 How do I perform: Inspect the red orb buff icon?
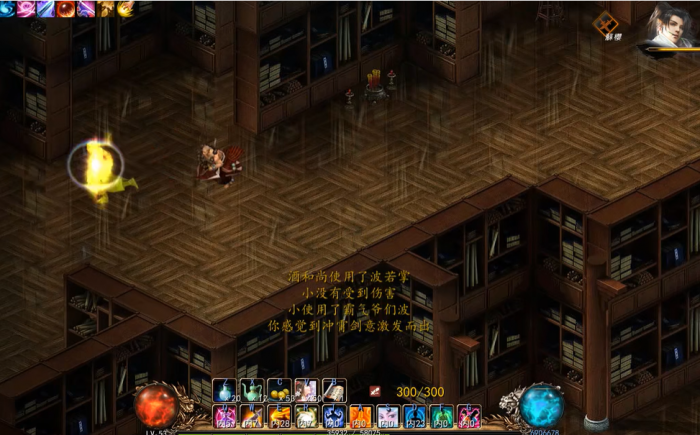click(66, 9)
